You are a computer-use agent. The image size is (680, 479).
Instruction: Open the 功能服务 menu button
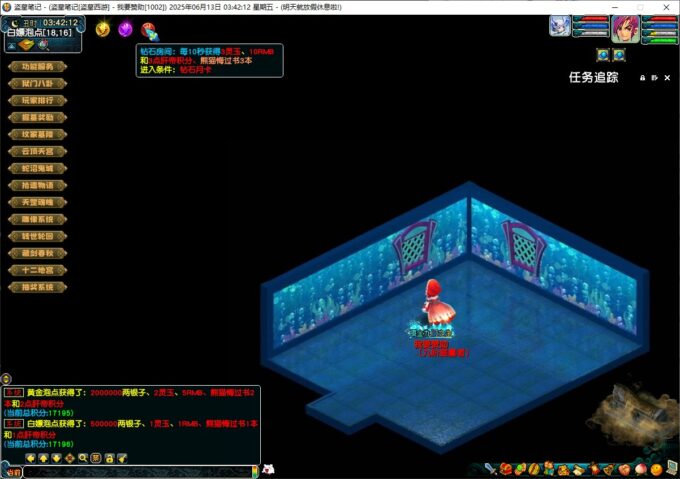36,67
